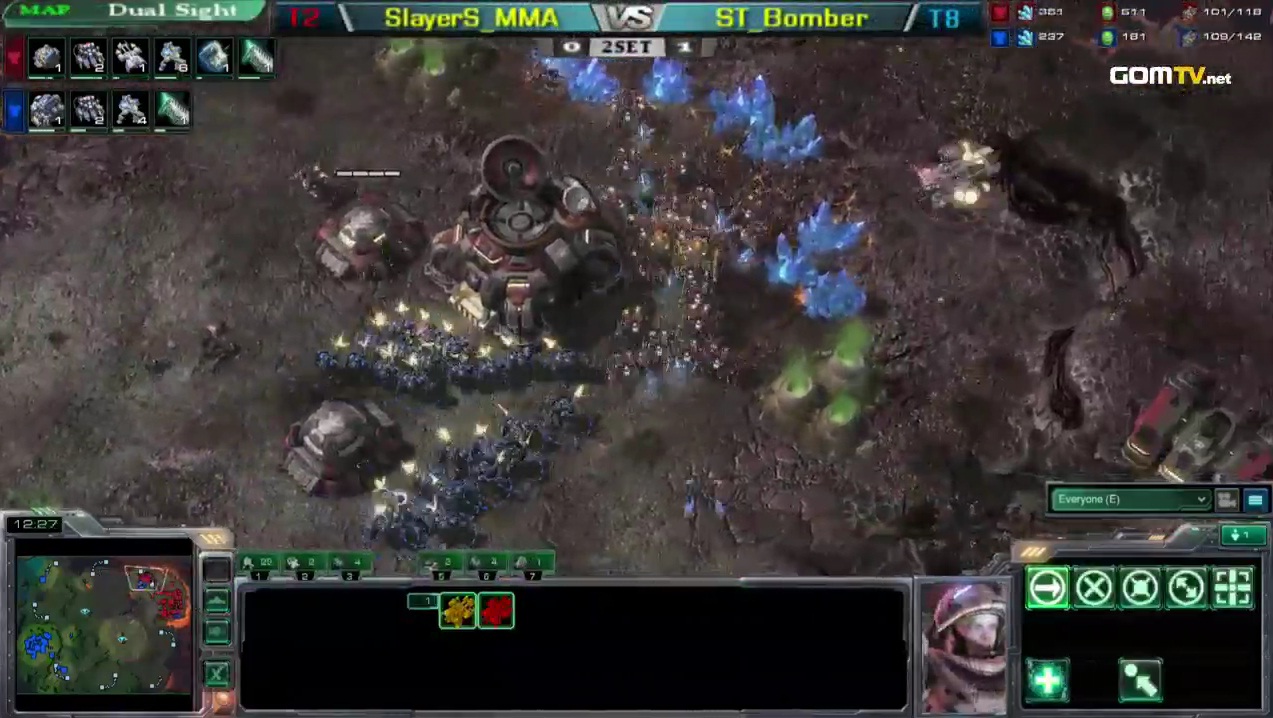Click the red player's production tab
The image size is (1273, 718).
pos(14,57)
